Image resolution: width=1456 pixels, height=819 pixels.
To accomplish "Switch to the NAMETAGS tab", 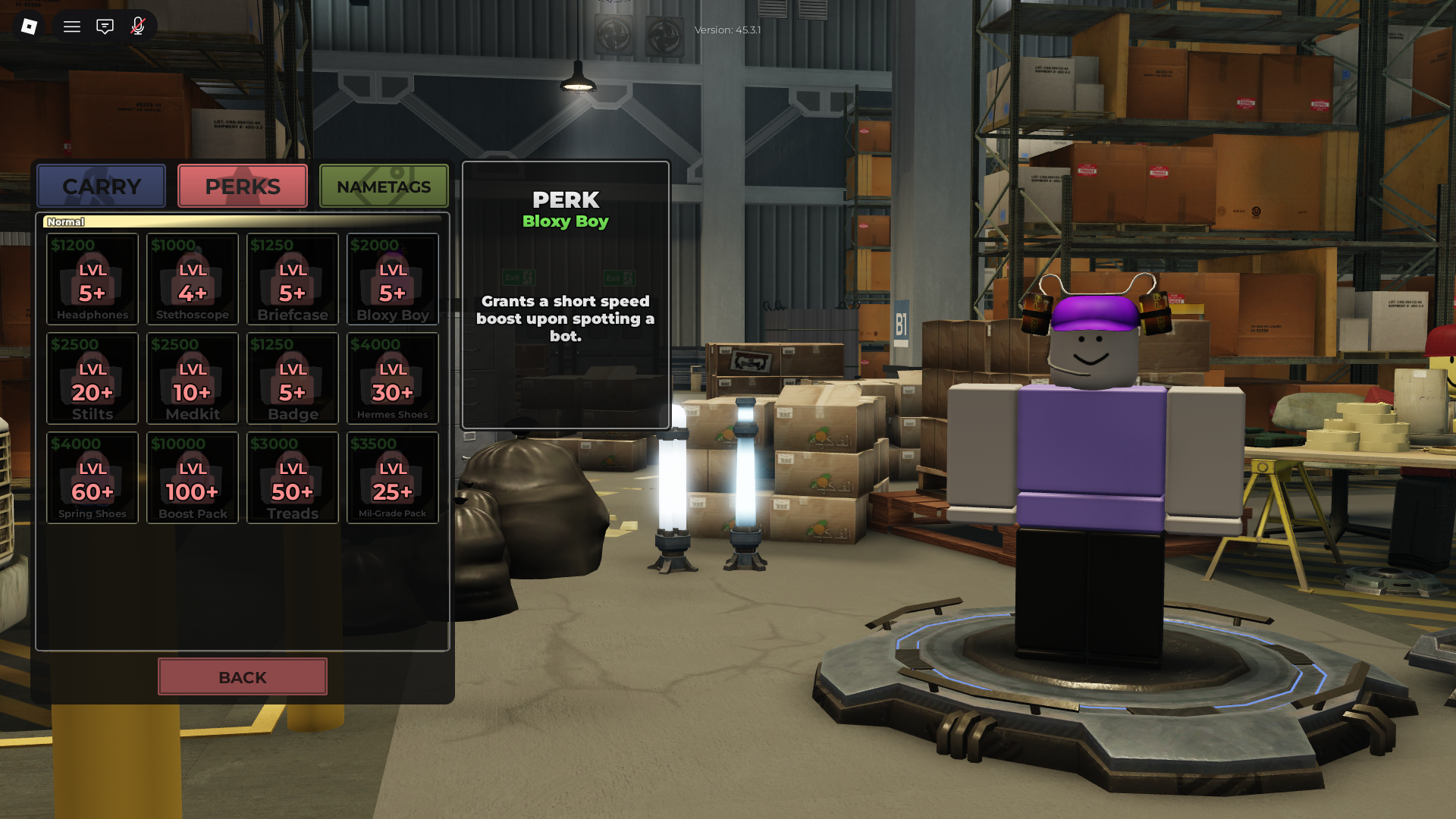I will 384,186.
